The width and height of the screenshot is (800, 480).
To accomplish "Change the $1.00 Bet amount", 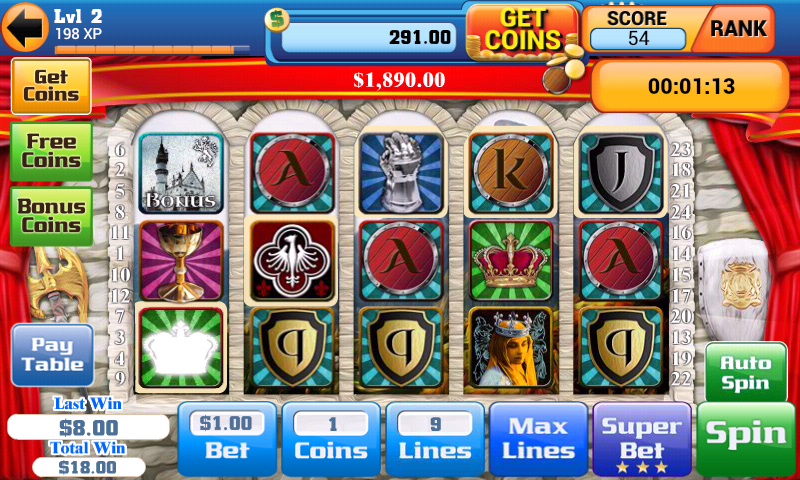I will coord(227,439).
